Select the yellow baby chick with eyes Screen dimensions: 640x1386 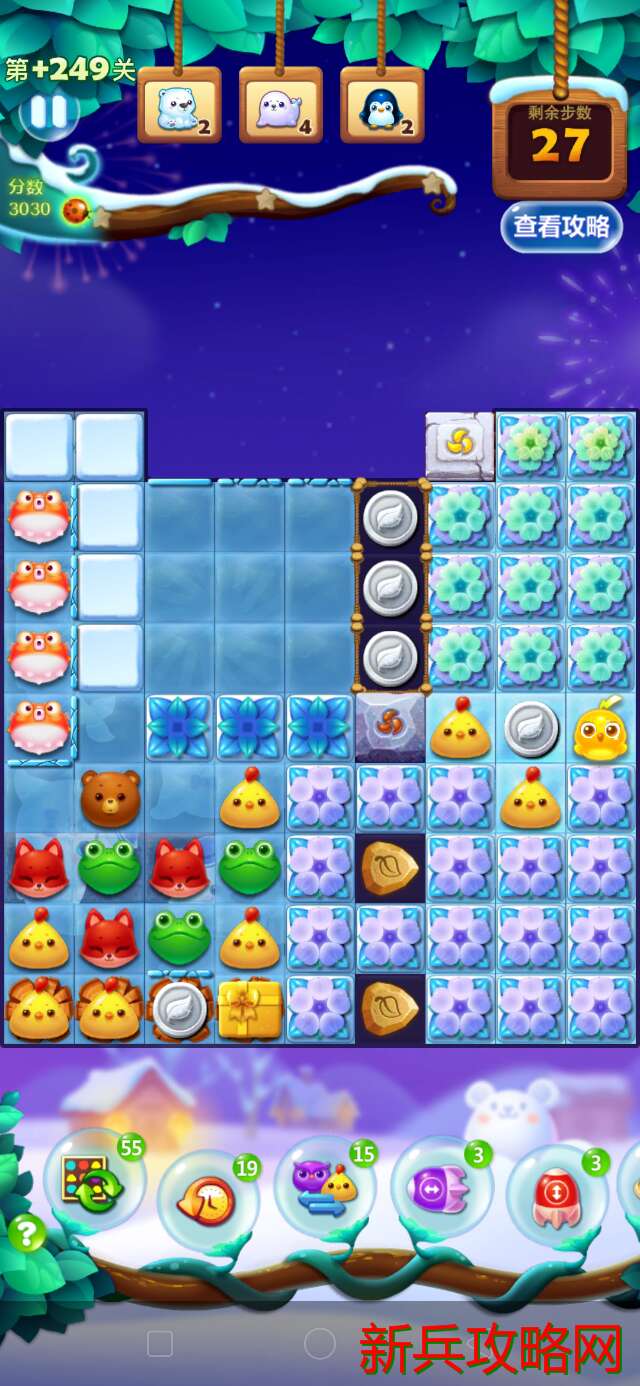point(600,730)
